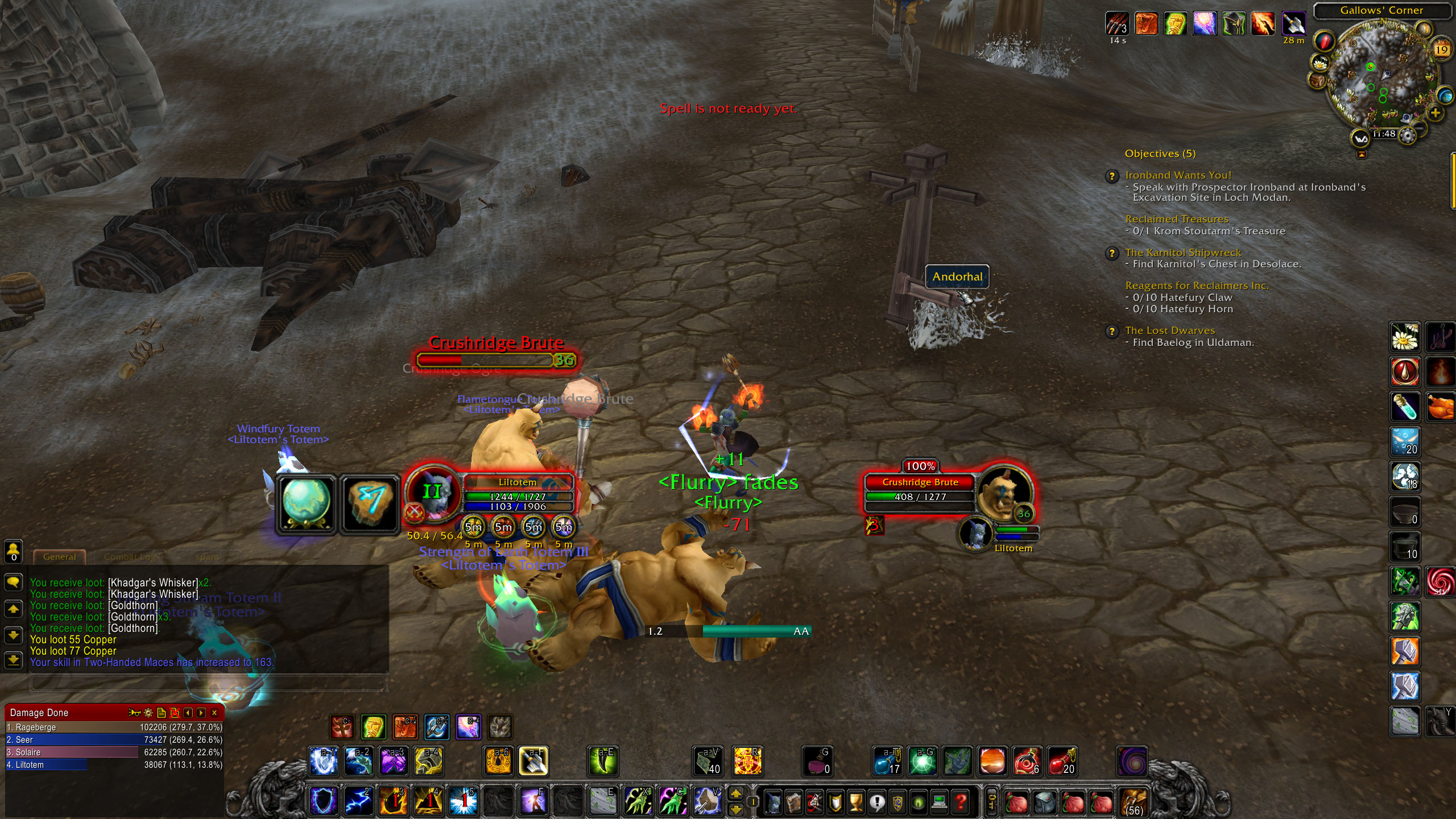The image size is (1456, 819).
Task: Open the world map globe icon beside minimap
Action: (x=1445, y=96)
